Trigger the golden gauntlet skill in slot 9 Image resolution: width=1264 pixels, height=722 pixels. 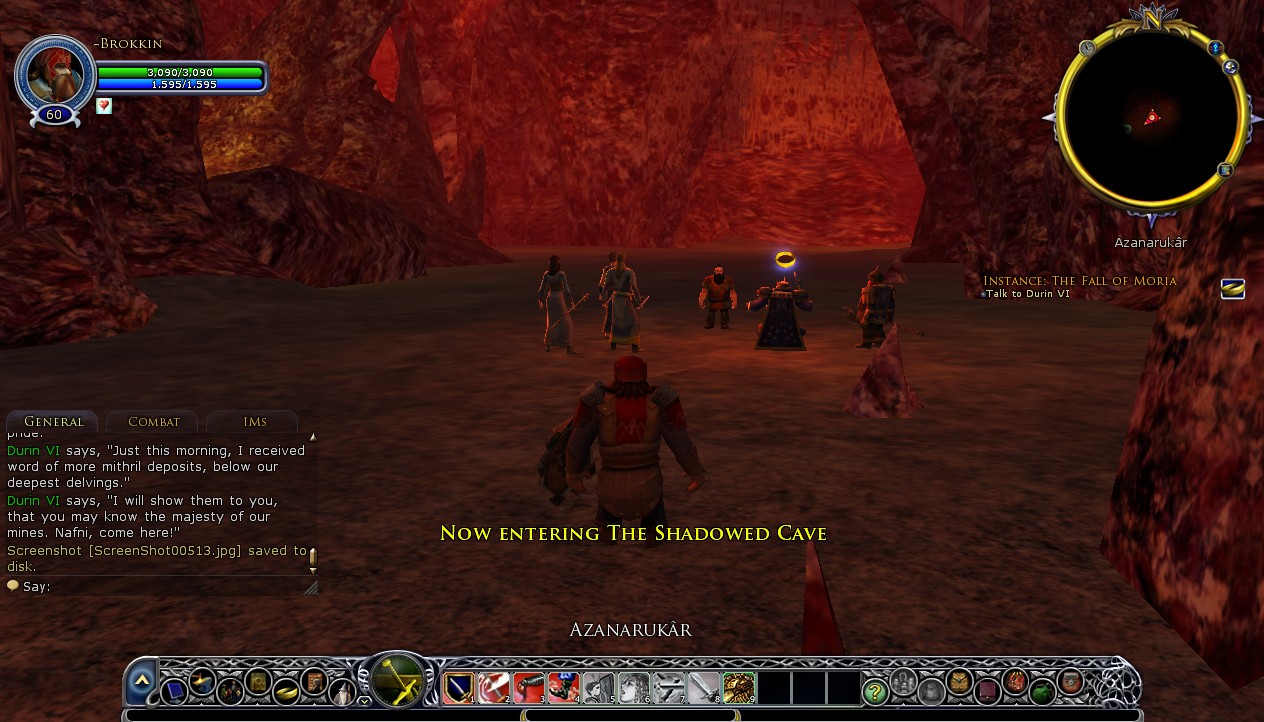[739, 688]
